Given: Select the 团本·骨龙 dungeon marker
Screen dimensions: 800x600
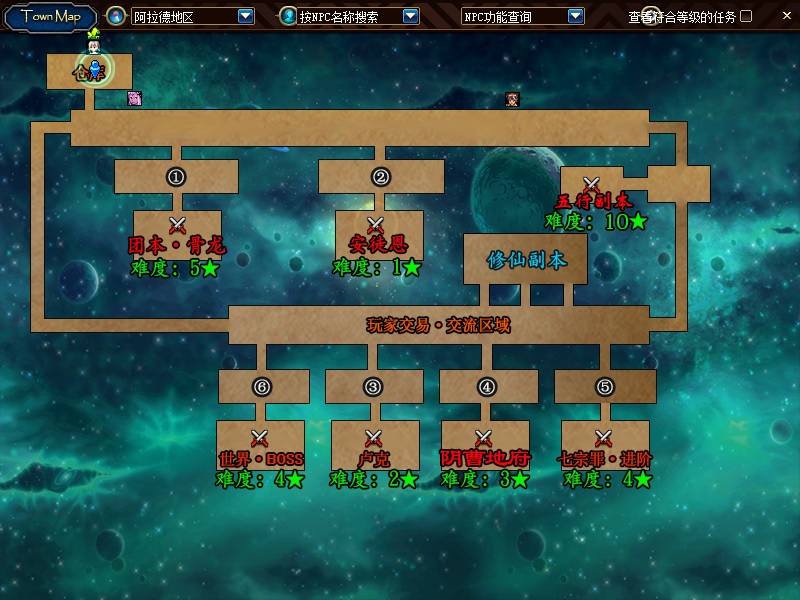Looking at the screenshot, I should [x=178, y=225].
